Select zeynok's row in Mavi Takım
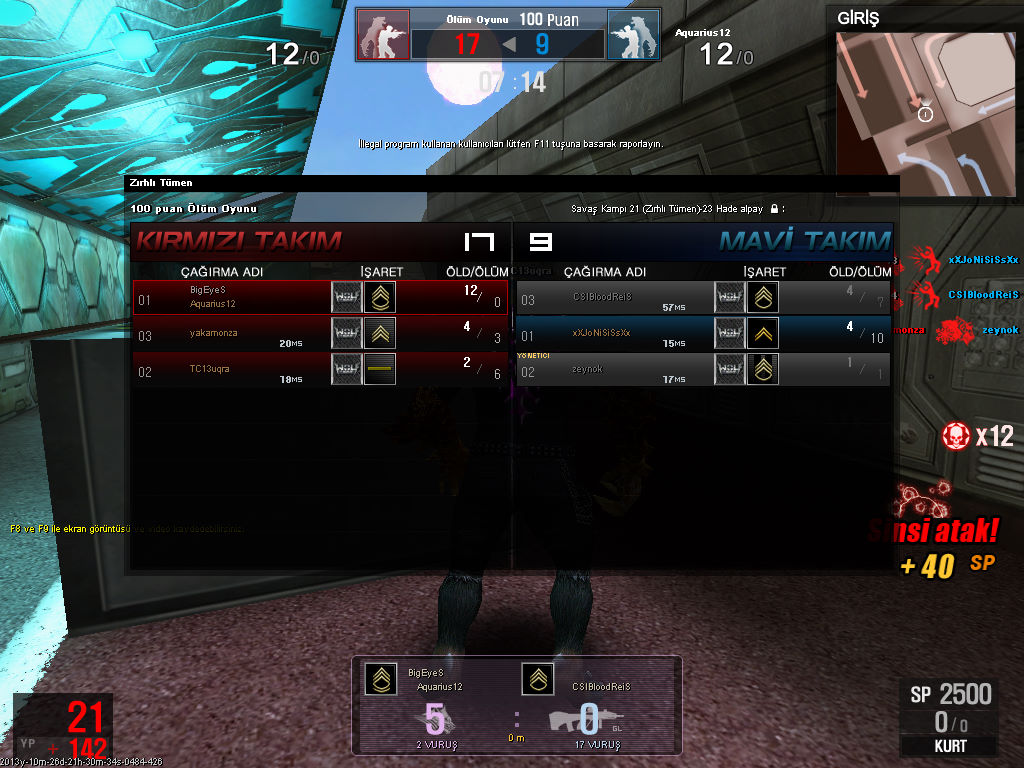This screenshot has width=1024, height=768. click(x=703, y=369)
